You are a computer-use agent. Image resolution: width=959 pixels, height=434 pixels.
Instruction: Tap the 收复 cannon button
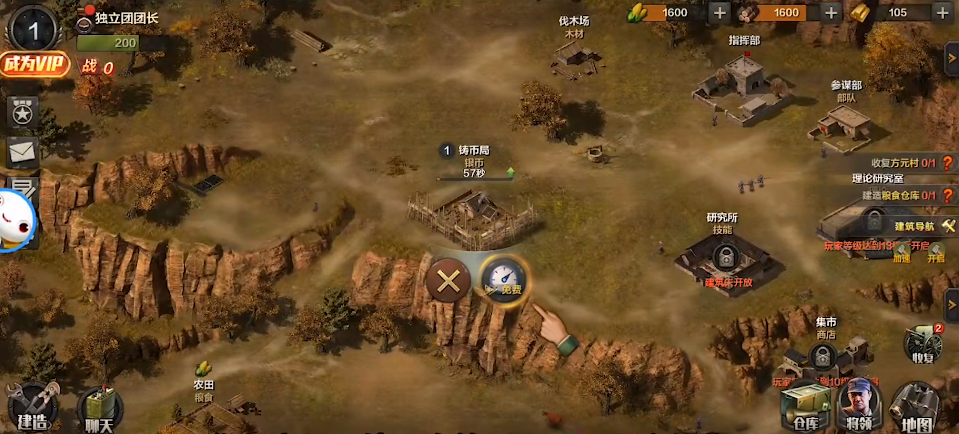click(x=922, y=345)
